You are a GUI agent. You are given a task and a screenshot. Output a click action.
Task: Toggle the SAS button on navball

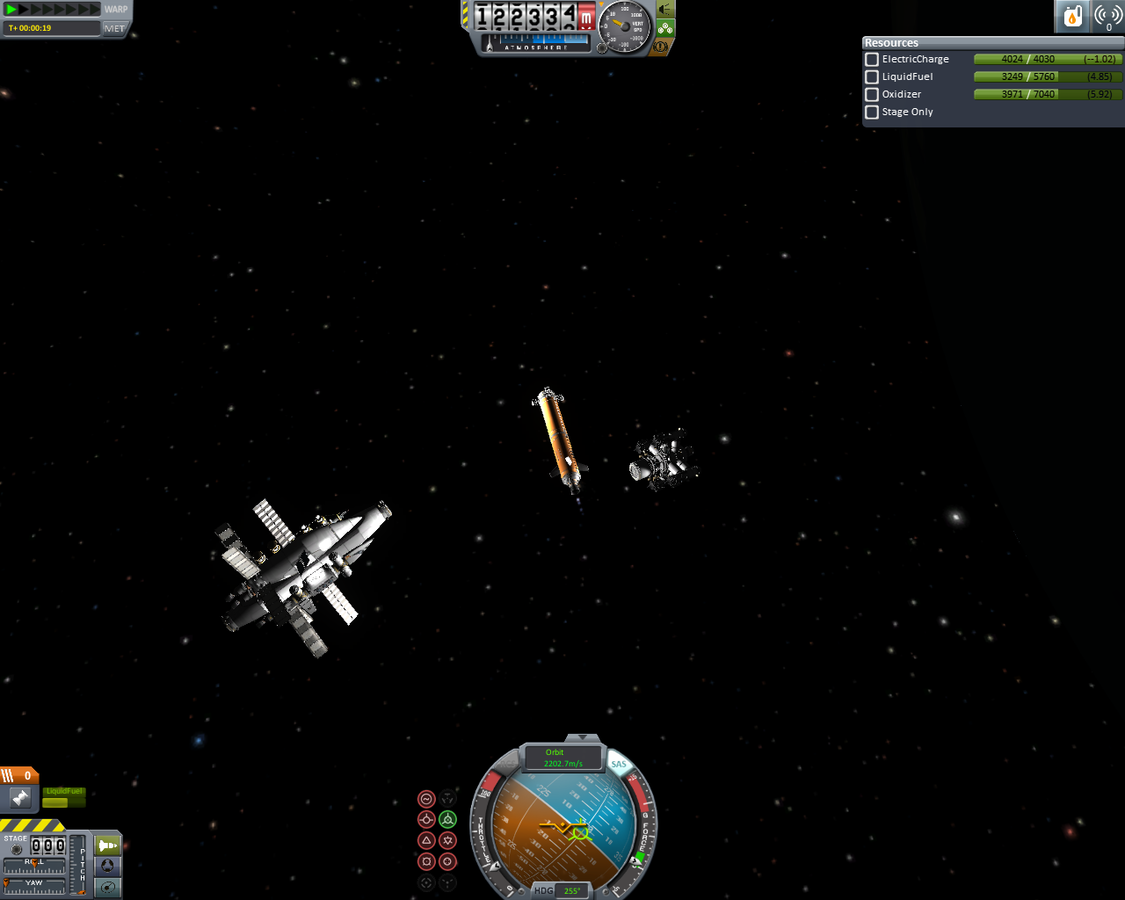tap(619, 765)
